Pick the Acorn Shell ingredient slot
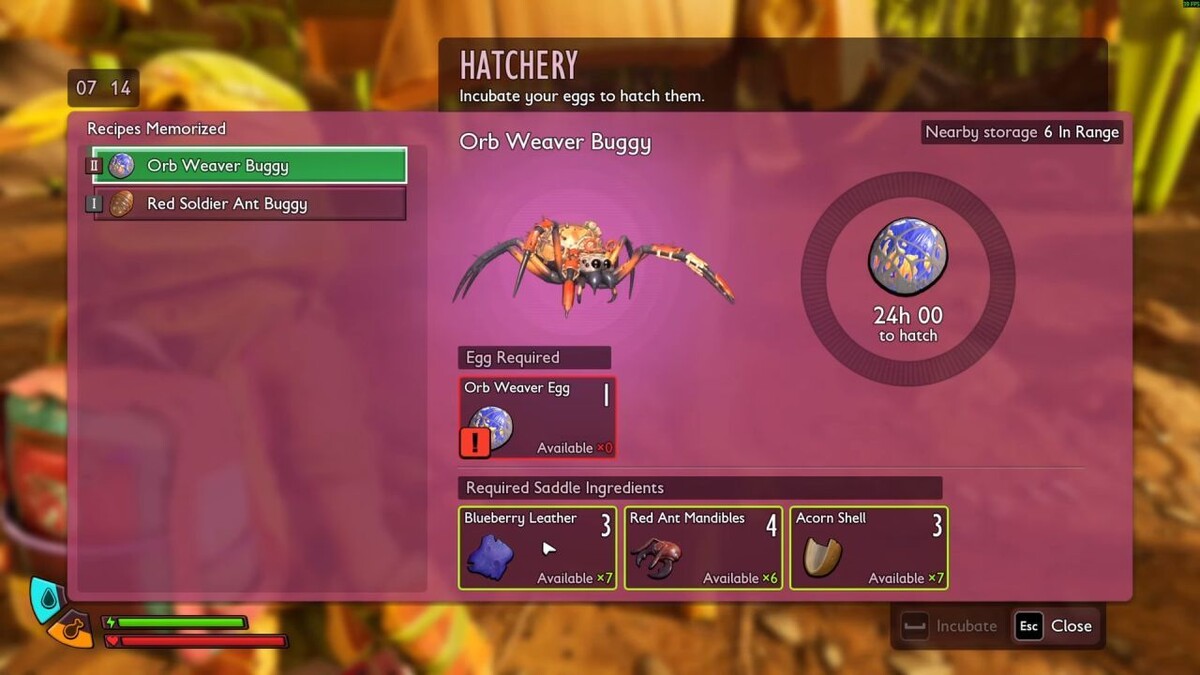 [x=868, y=548]
